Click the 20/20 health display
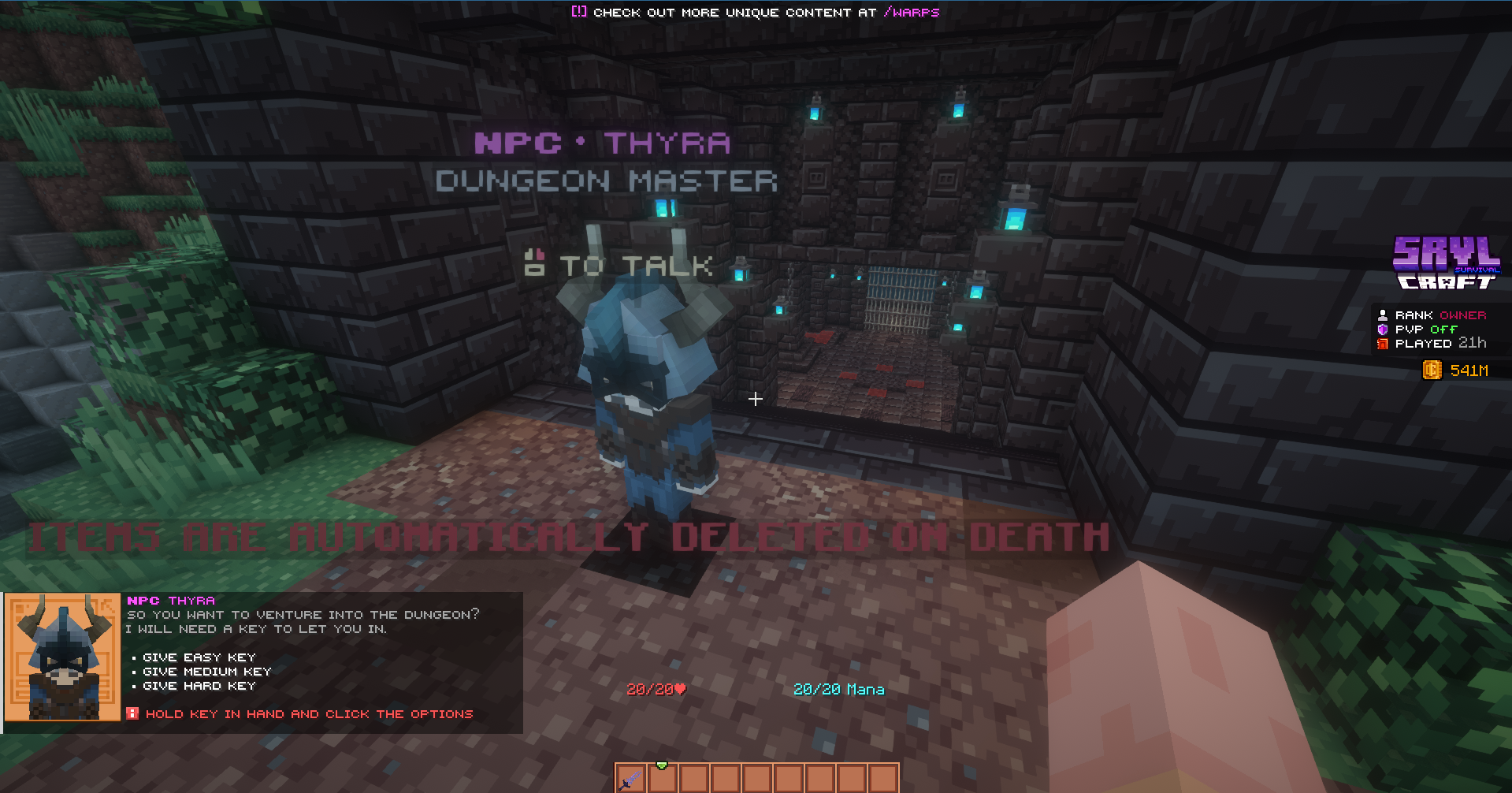The height and width of the screenshot is (793, 1512). pyautogui.click(x=650, y=688)
